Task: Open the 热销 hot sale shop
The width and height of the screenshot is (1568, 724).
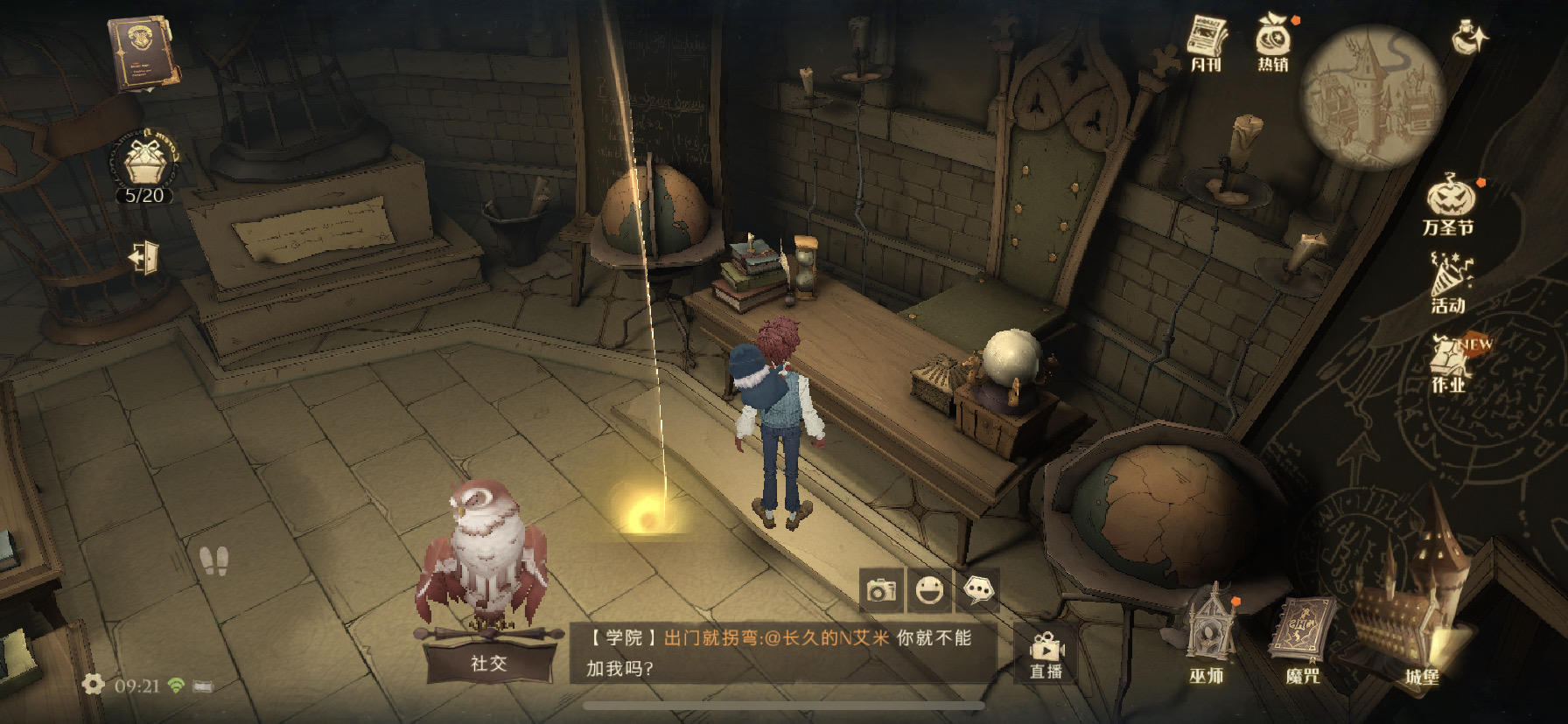Action: click(1273, 42)
